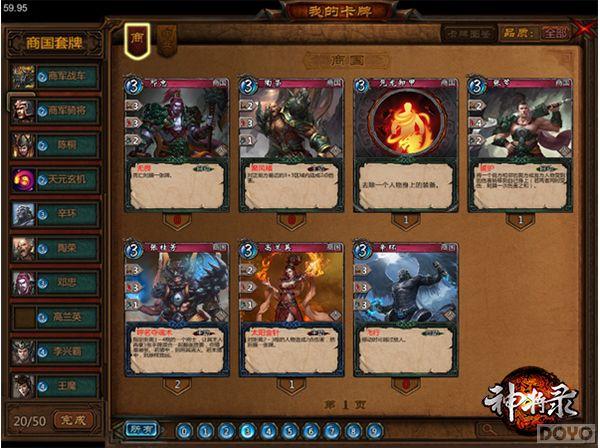Choose 辛环 in the deck list

[x=66, y=214]
